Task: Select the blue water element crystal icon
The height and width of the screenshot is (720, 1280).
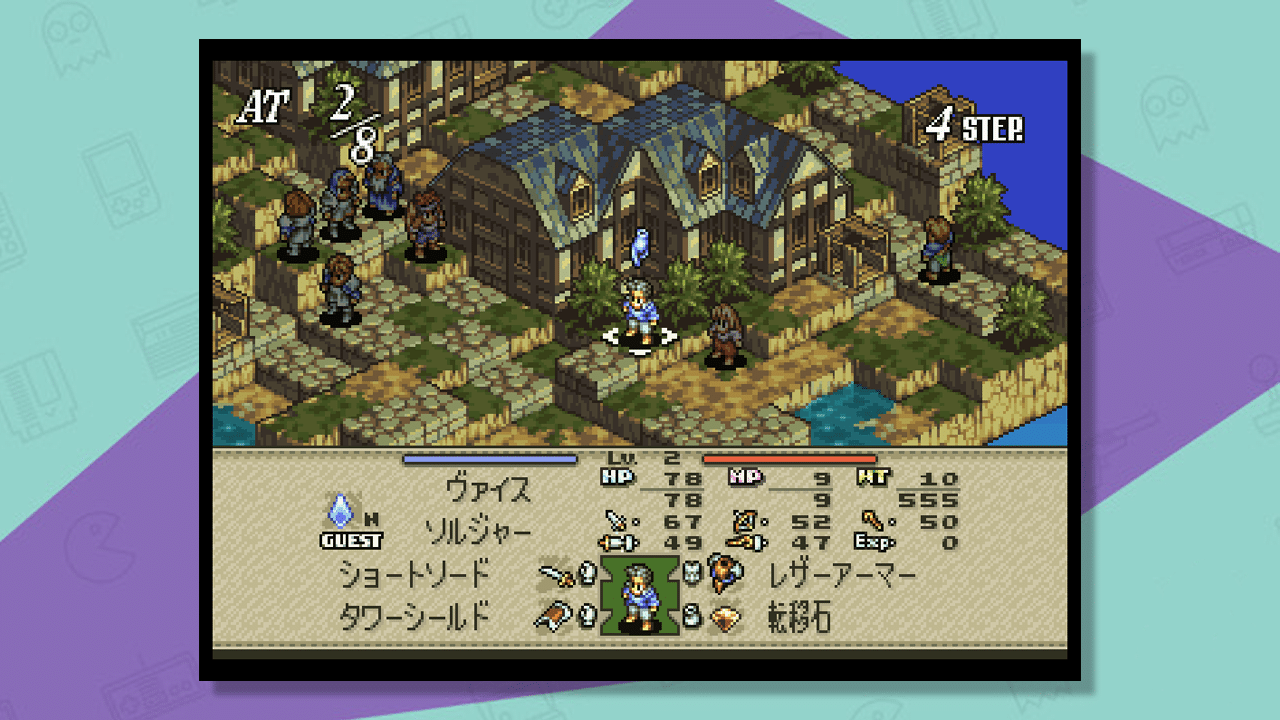Action: click(x=339, y=513)
